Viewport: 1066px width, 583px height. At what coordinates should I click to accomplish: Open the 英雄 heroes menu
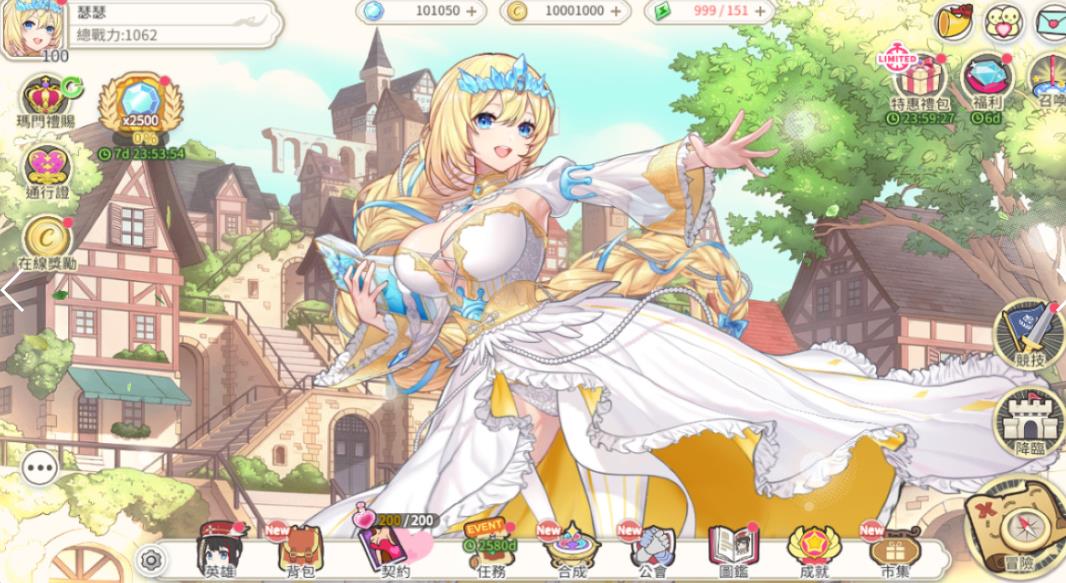click(219, 549)
